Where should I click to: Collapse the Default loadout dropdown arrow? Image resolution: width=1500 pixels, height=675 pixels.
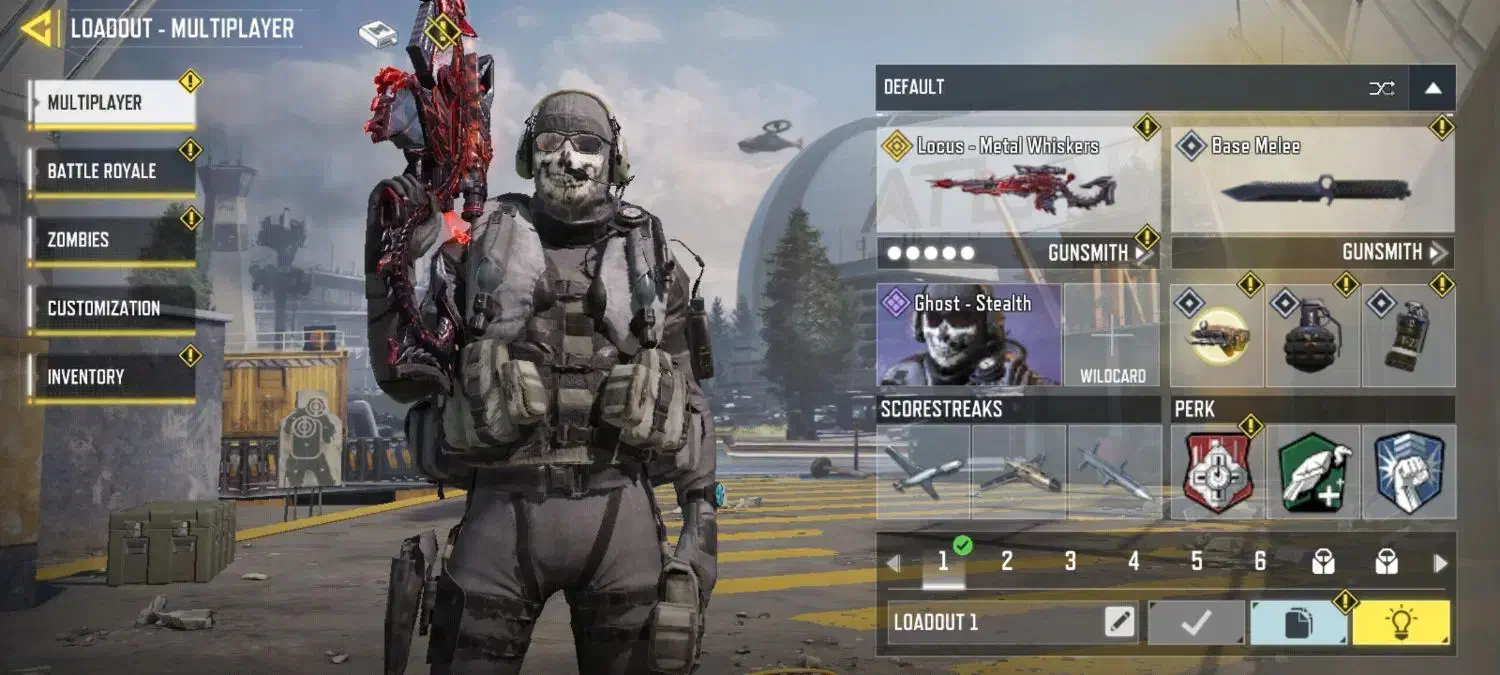pos(1432,88)
